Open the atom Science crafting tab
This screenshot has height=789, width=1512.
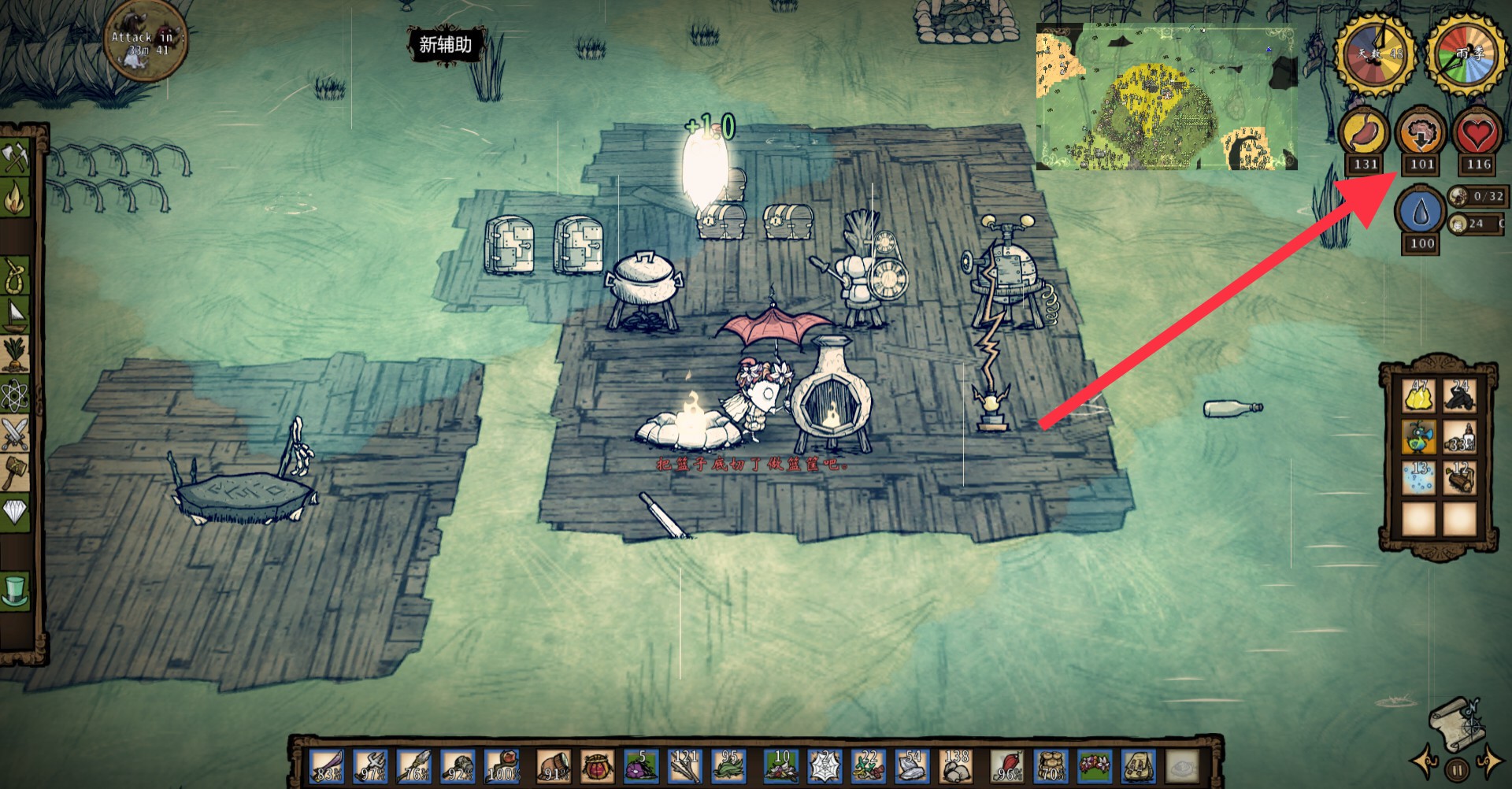17,394
